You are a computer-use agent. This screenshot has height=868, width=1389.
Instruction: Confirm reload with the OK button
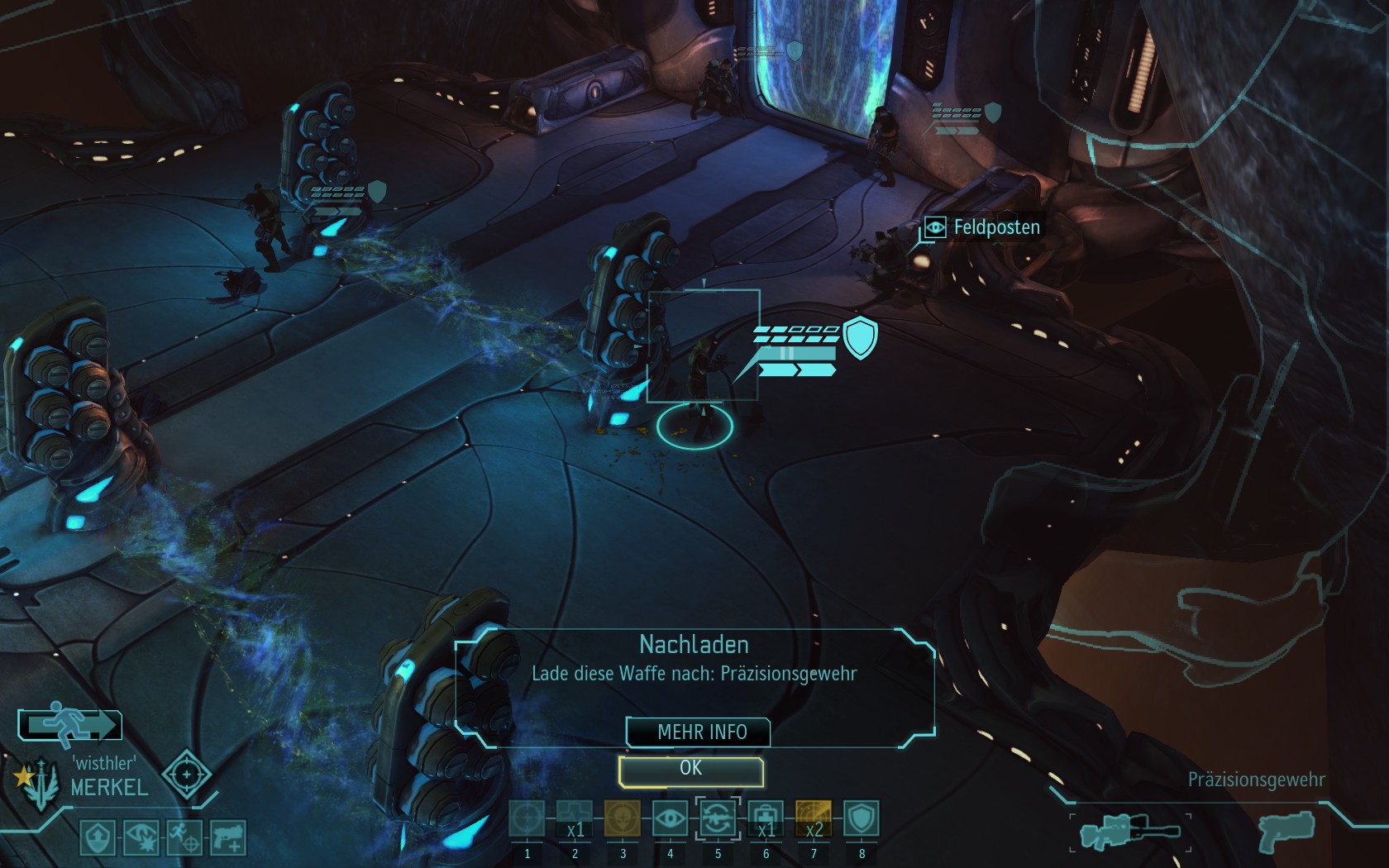coord(690,770)
